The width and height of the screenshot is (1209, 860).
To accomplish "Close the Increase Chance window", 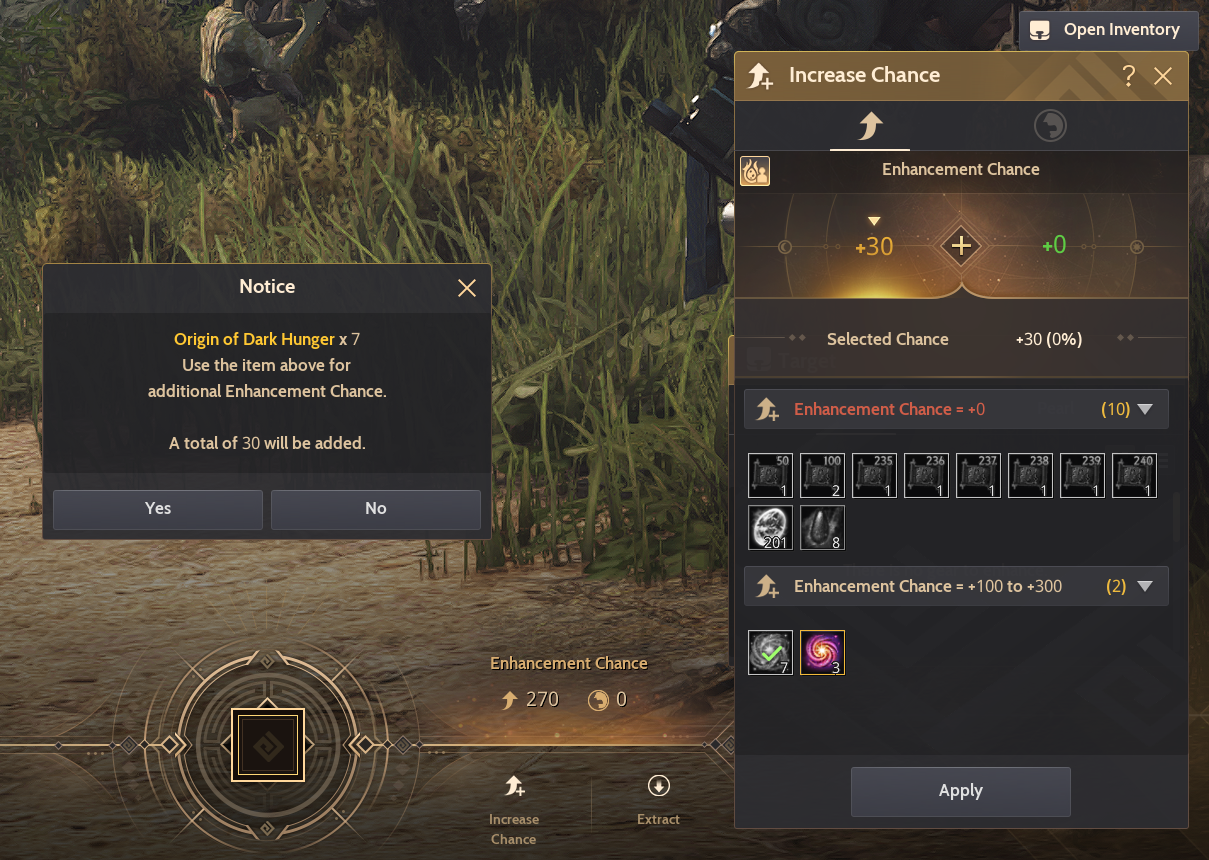I will click(x=1163, y=76).
